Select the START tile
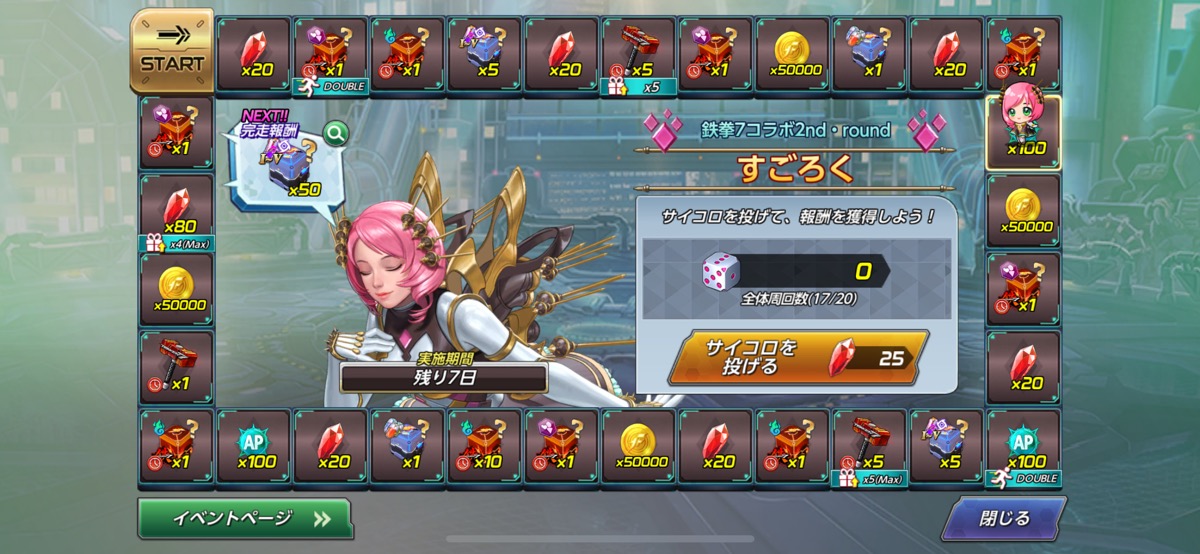Image resolution: width=1200 pixels, height=554 pixels. [172, 52]
